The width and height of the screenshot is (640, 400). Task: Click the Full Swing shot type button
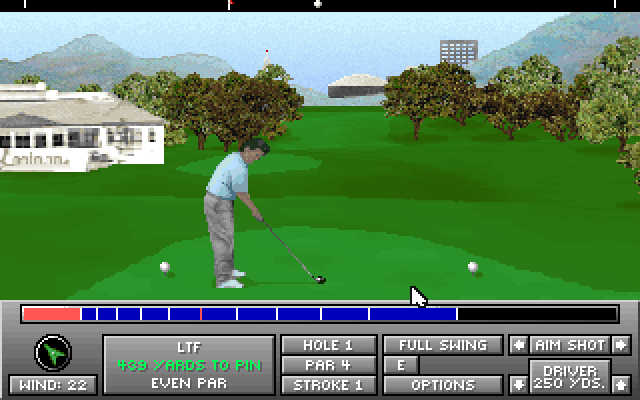pyautogui.click(x=443, y=345)
